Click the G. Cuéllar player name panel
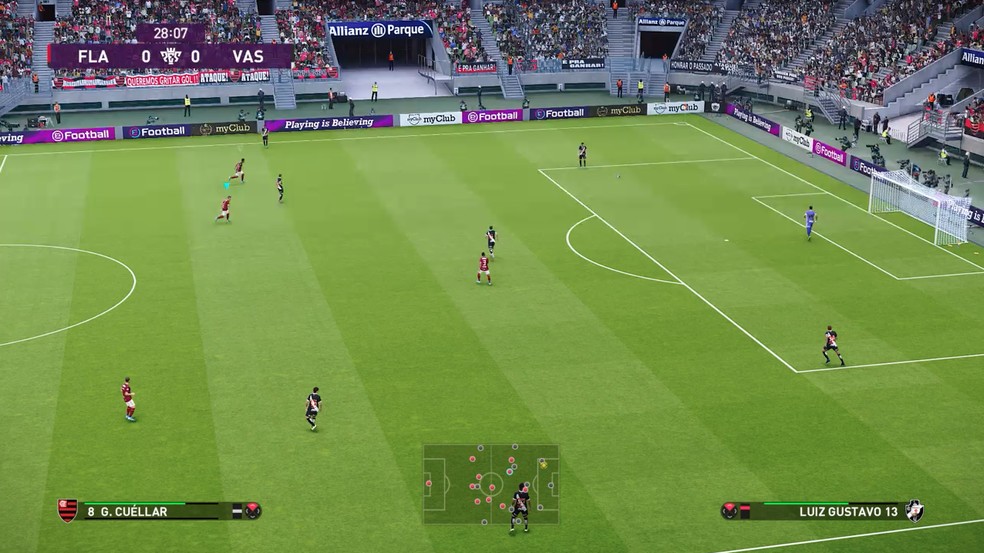Screen dimensions: 984x553 (158, 512)
